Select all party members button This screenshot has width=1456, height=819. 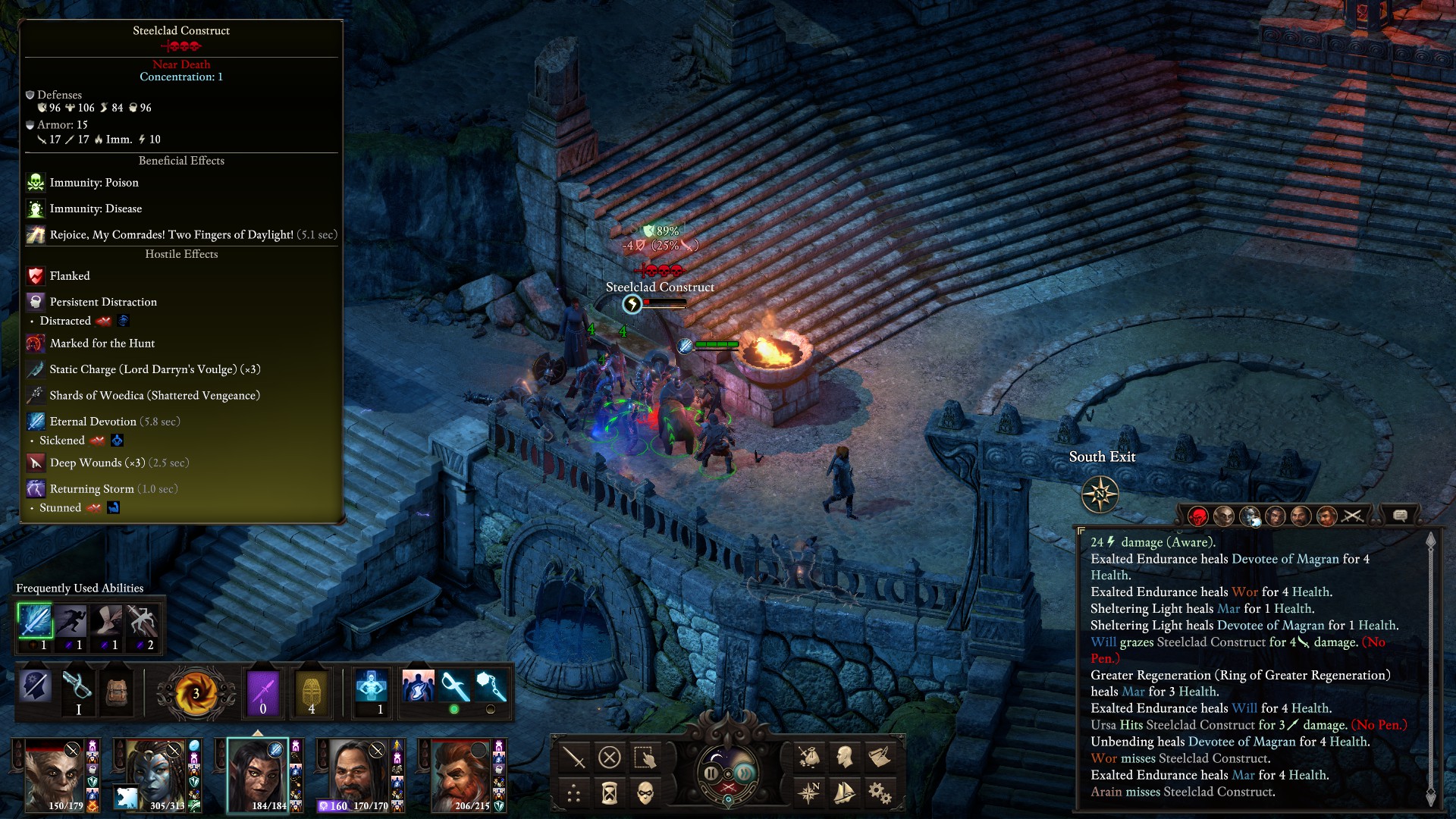click(x=645, y=757)
